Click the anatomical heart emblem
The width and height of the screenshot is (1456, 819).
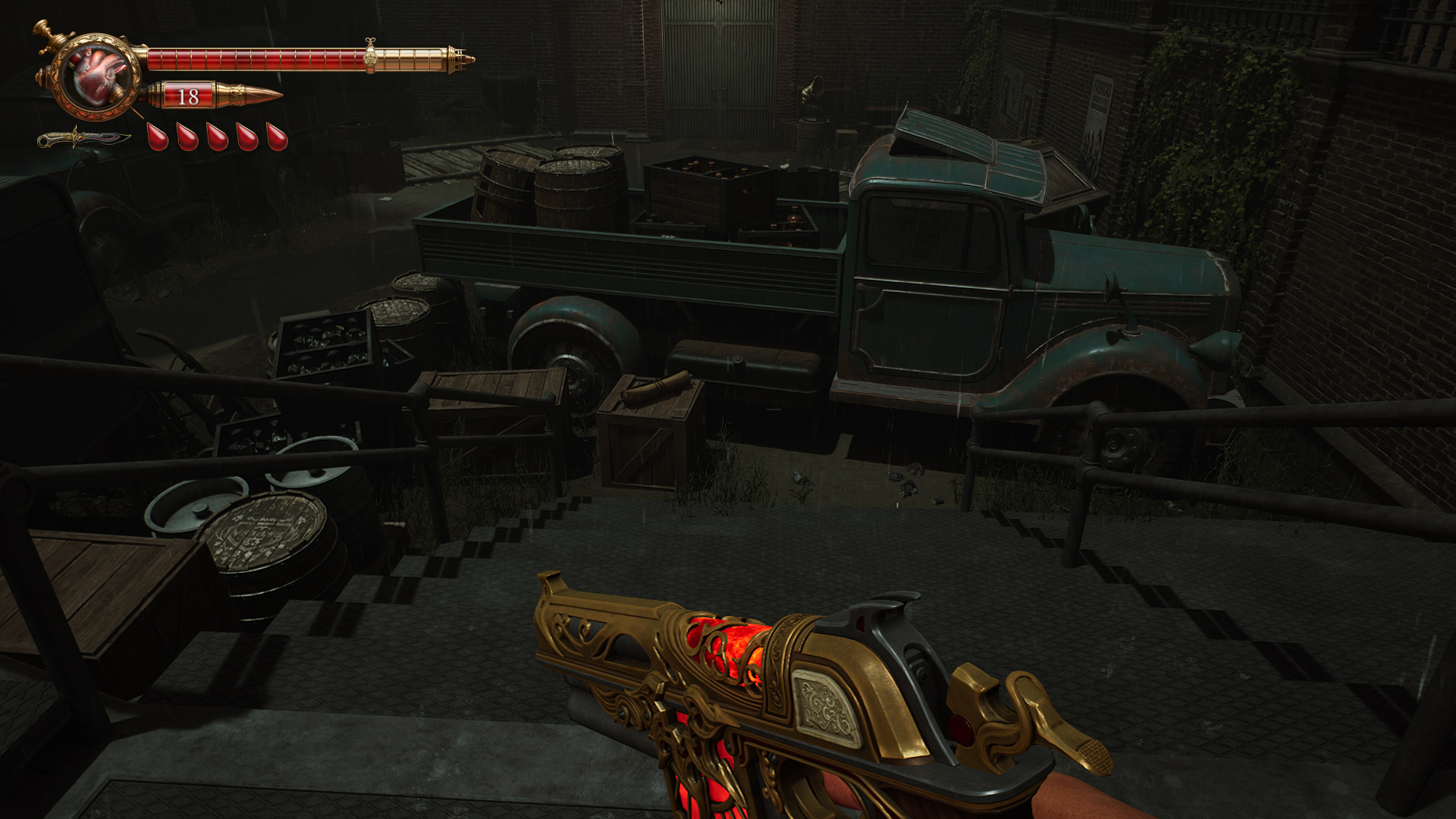tap(96, 76)
